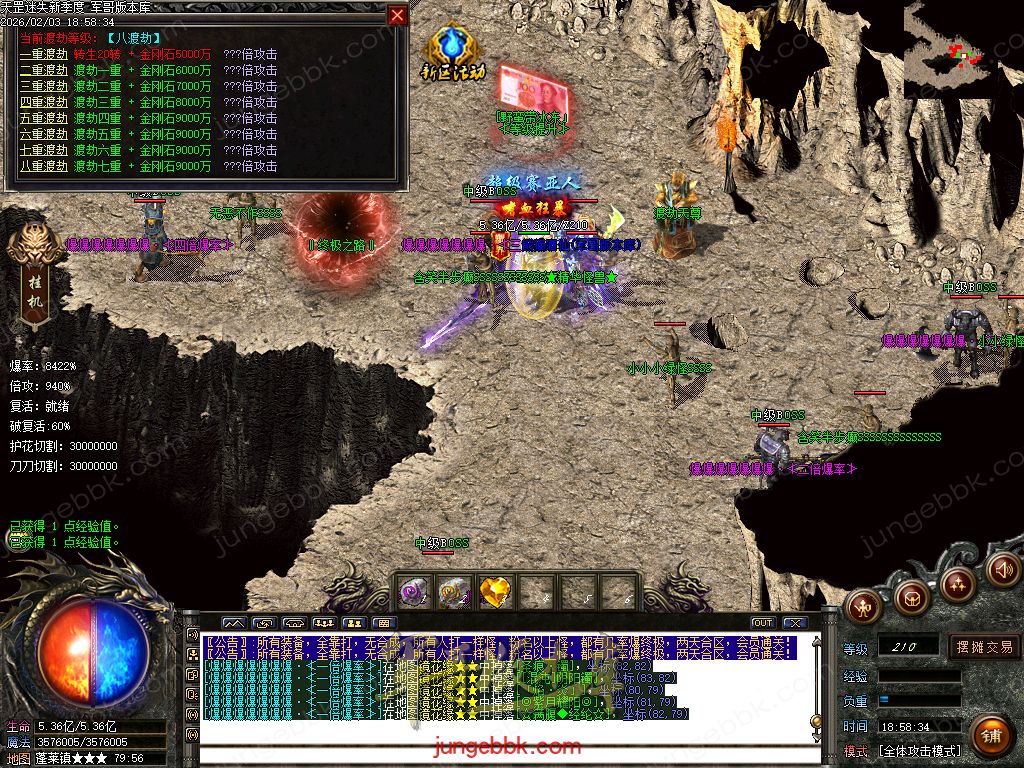Open the minimap
1024x768 pixels.
click(963, 48)
